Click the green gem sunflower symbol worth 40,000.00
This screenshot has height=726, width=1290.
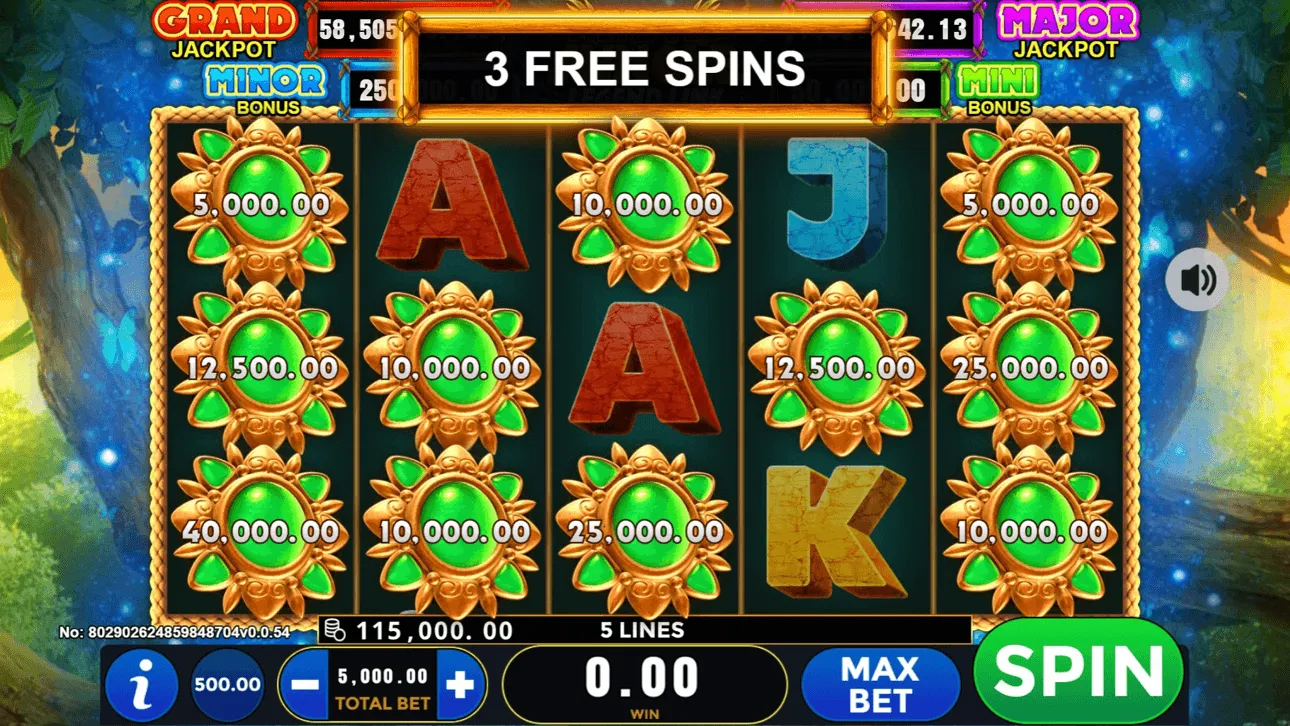pyautogui.click(x=262, y=531)
